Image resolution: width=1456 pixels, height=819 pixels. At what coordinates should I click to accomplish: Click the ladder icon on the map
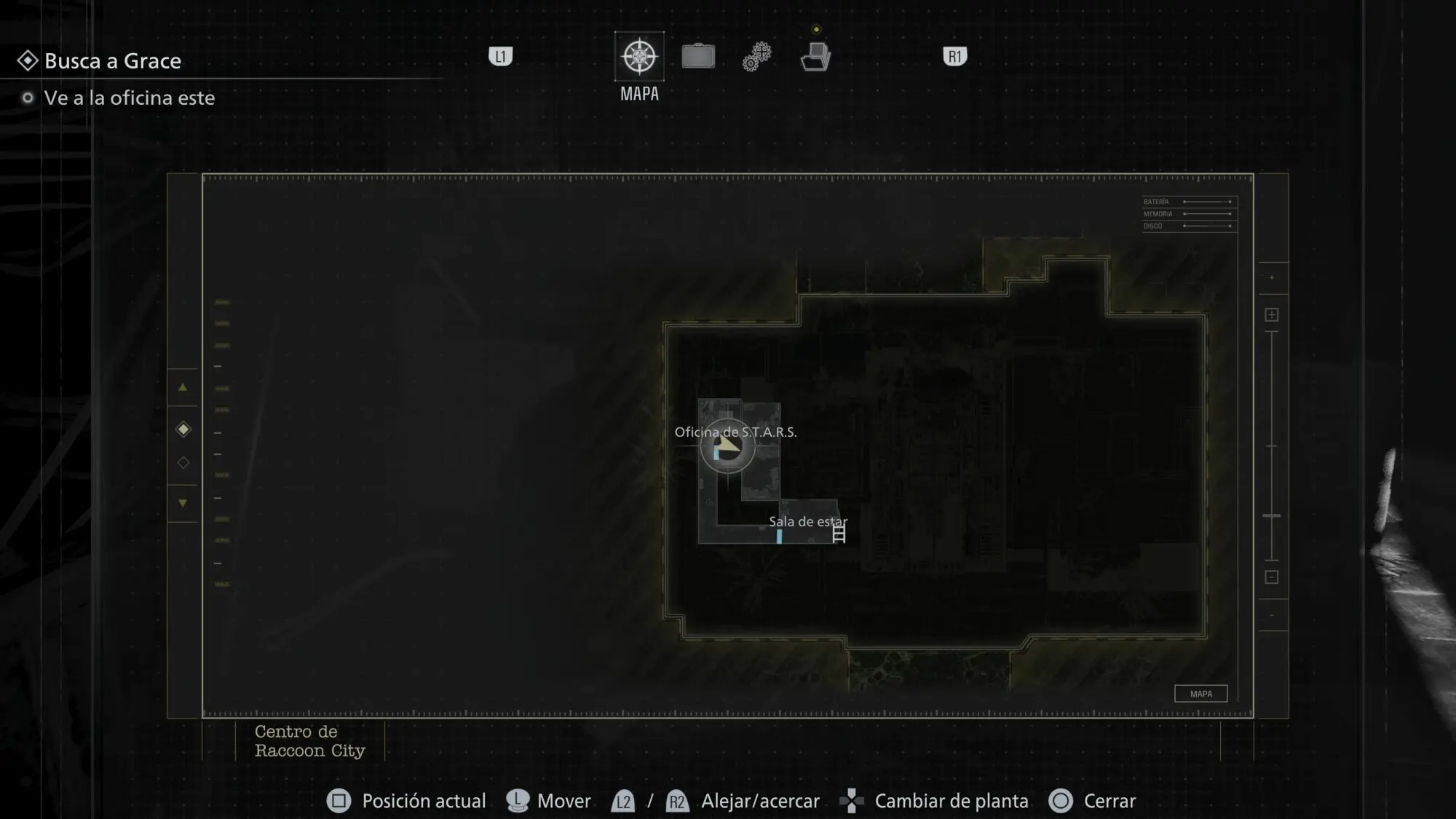(x=839, y=535)
